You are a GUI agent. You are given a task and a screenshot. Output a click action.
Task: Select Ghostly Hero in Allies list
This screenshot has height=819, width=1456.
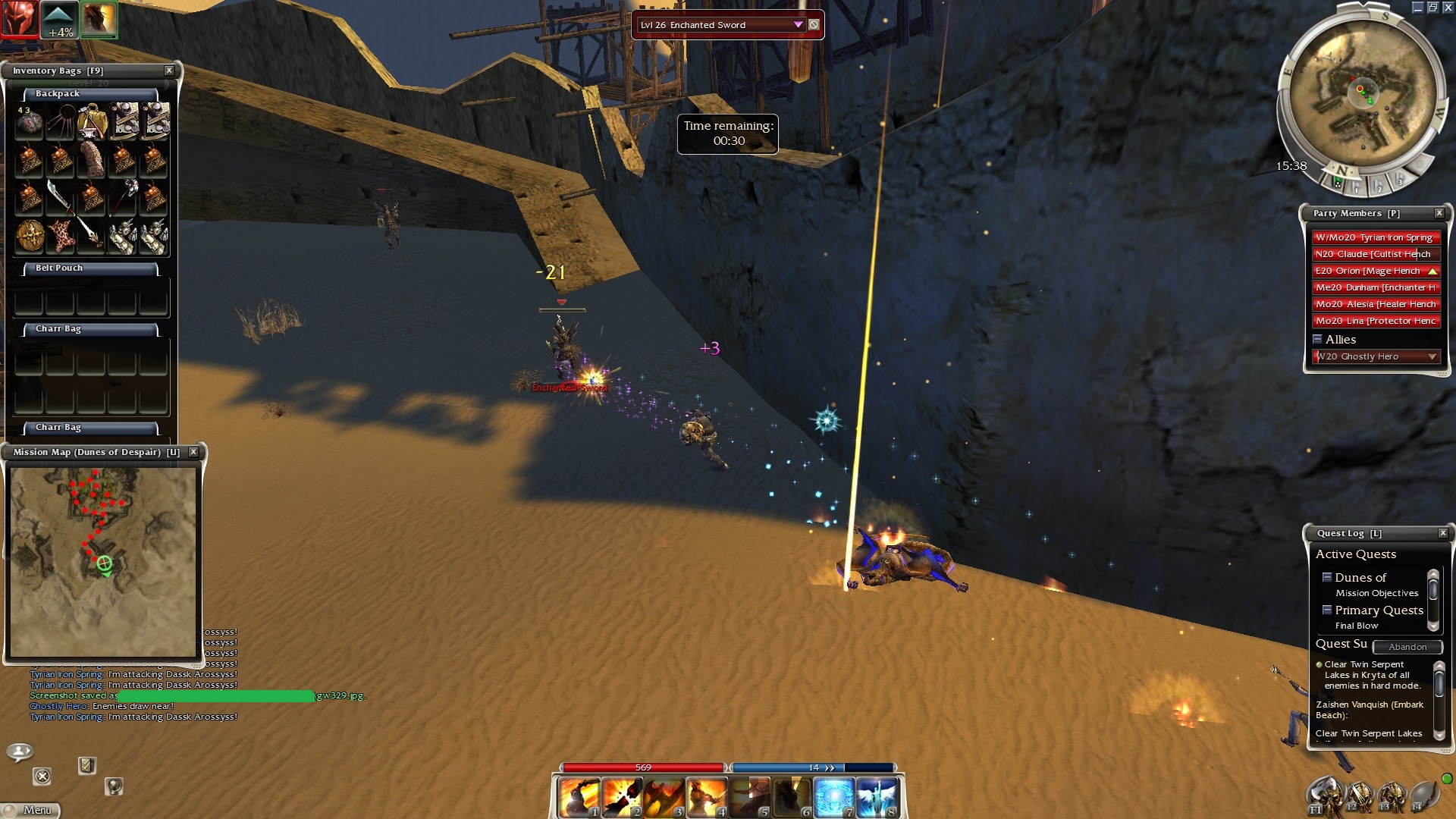(1369, 356)
